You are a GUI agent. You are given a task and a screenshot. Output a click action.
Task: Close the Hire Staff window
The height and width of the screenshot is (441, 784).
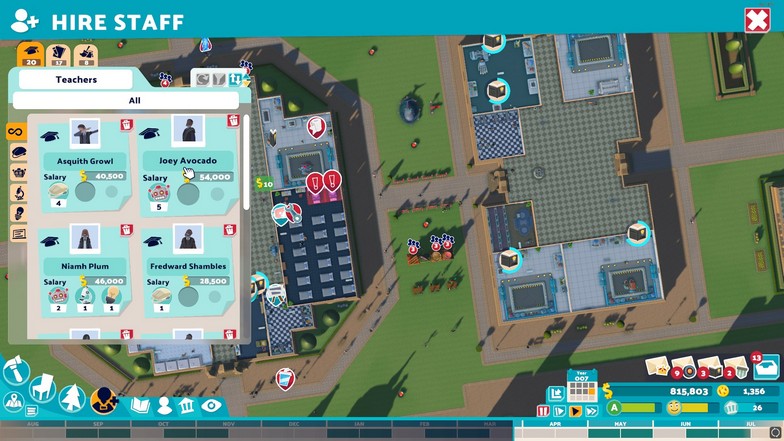pos(755,20)
